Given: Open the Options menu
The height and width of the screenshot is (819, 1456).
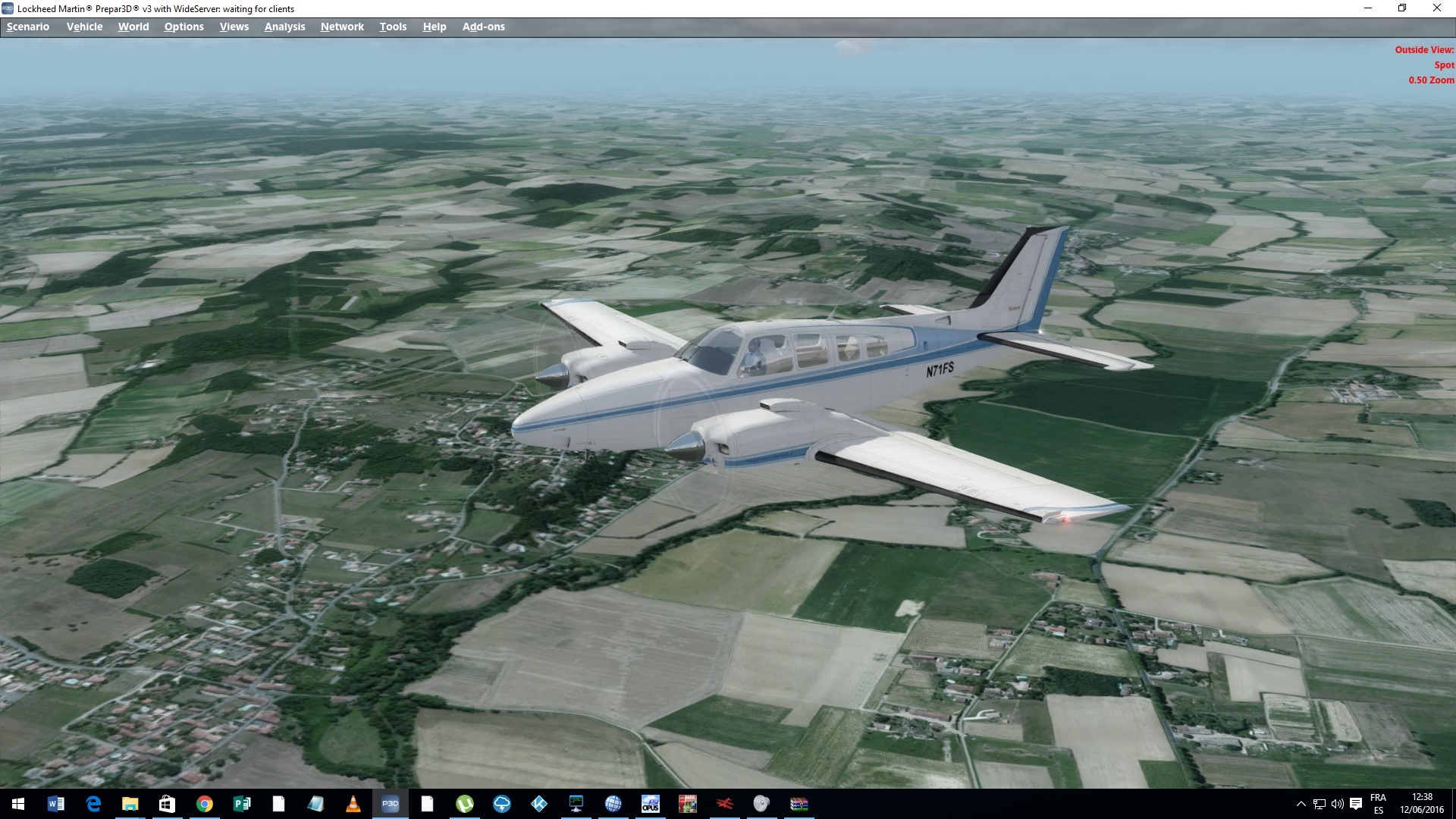Looking at the screenshot, I should (184, 27).
